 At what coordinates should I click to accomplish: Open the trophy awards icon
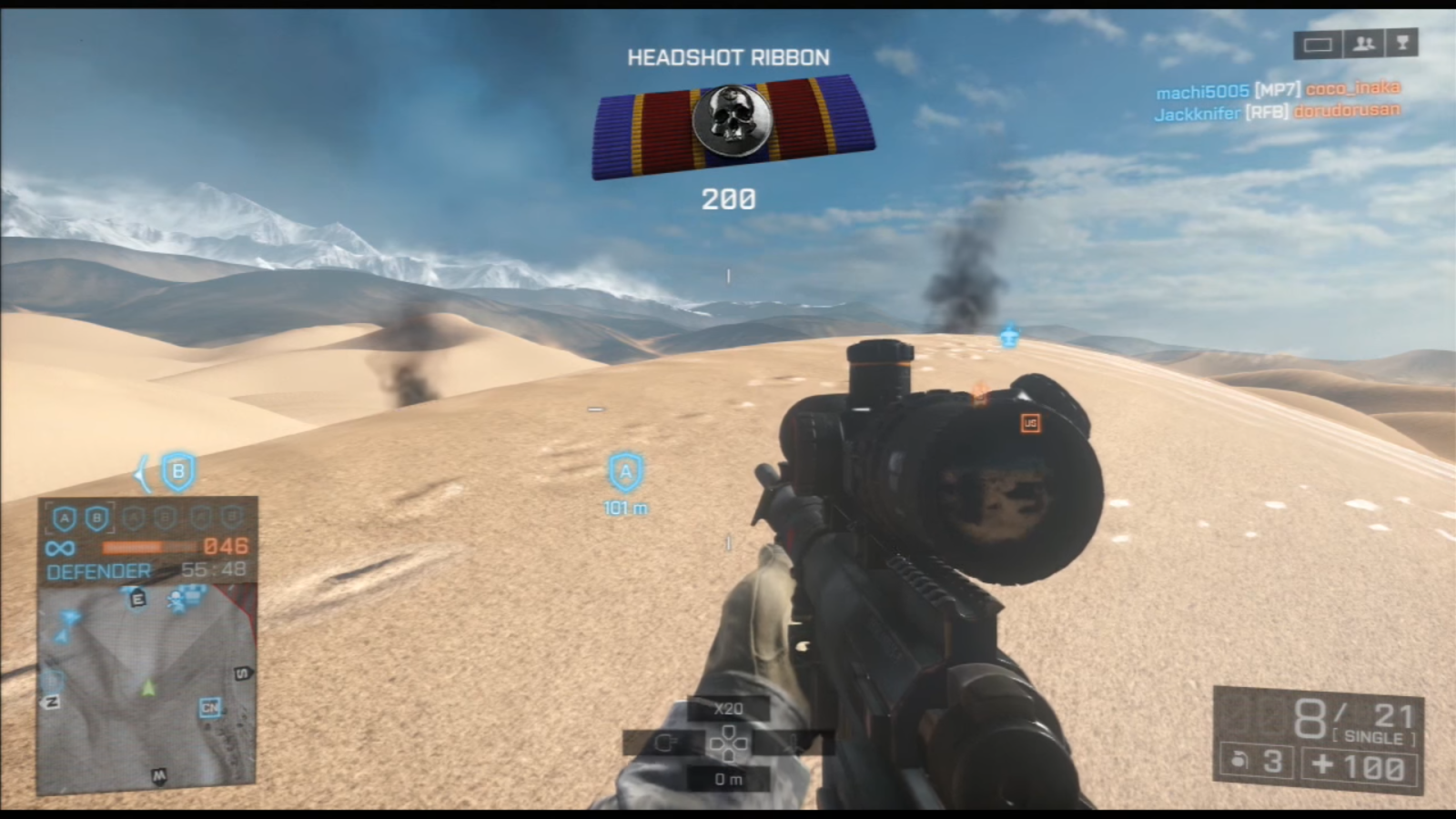point(1404,43)
